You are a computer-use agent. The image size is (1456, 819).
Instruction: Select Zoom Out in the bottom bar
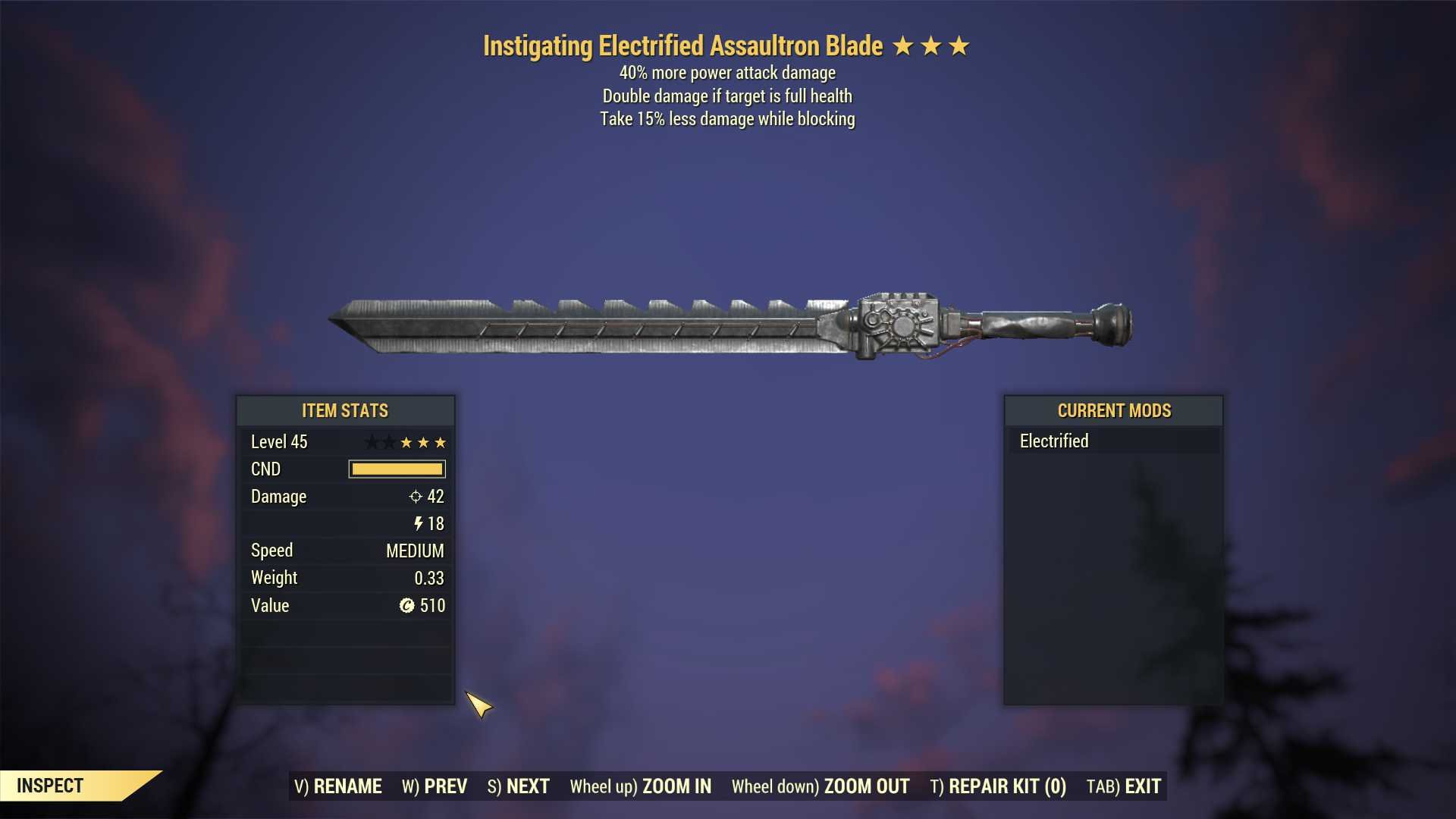pyautogui.click(x=821, y=786)
